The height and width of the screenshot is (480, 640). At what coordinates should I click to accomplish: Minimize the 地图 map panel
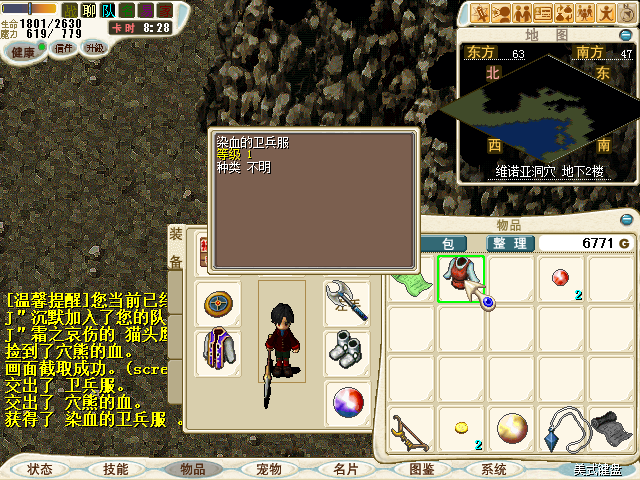(x=626, y=35)
